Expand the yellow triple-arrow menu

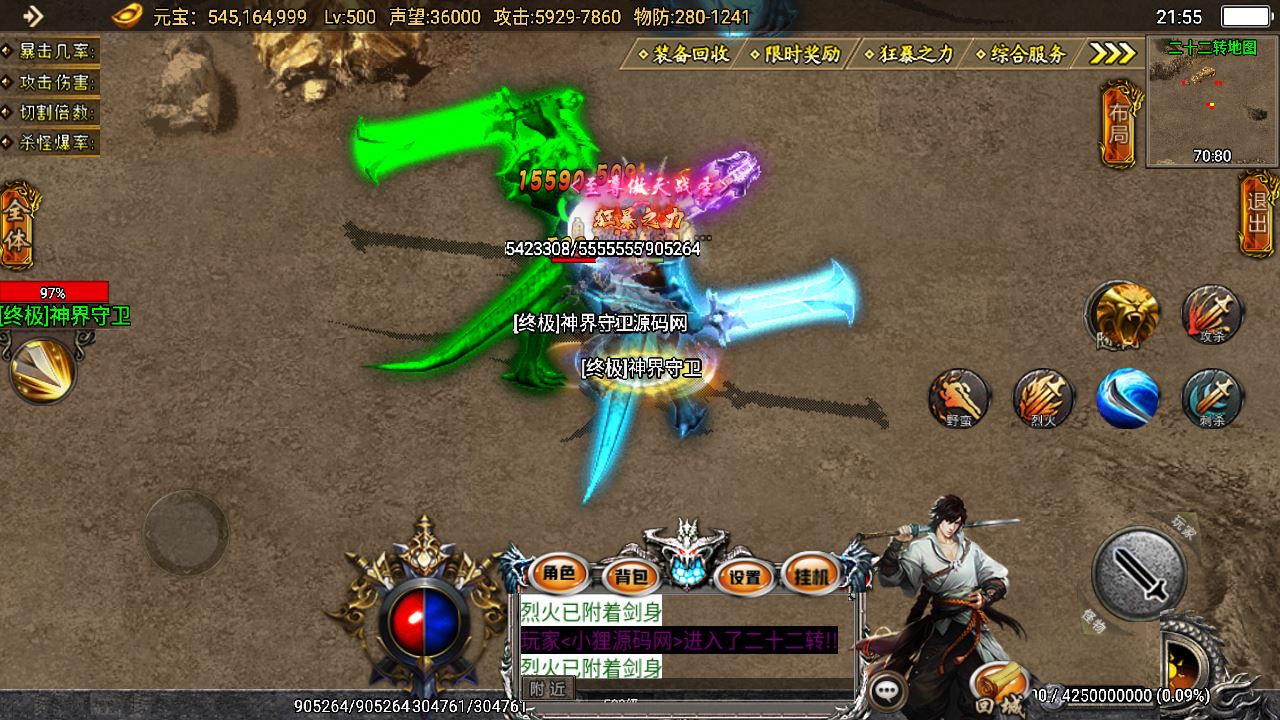(x=1112, y=54)
